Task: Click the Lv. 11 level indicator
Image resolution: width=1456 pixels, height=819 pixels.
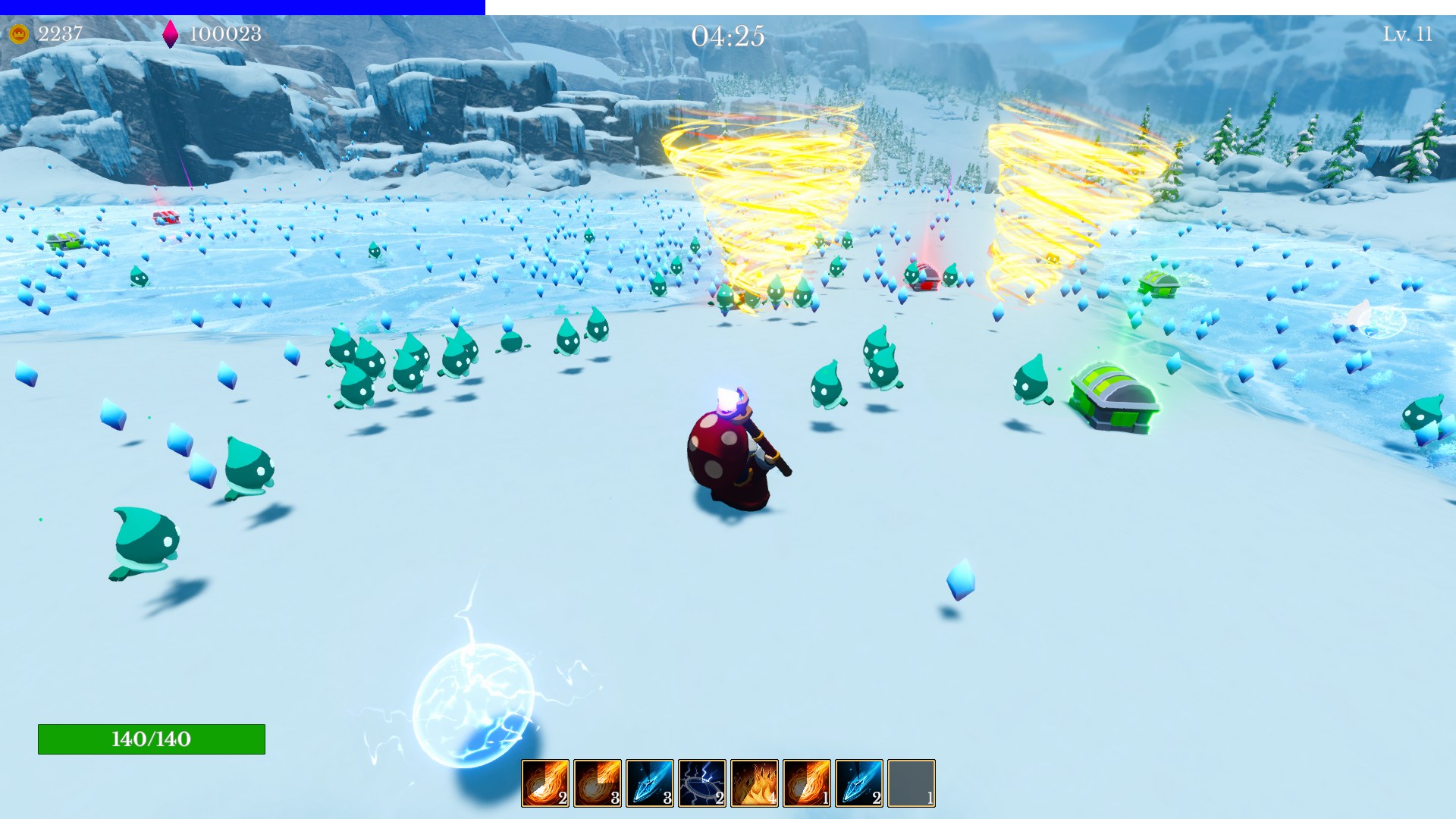Action: [x=1408, y=33]
